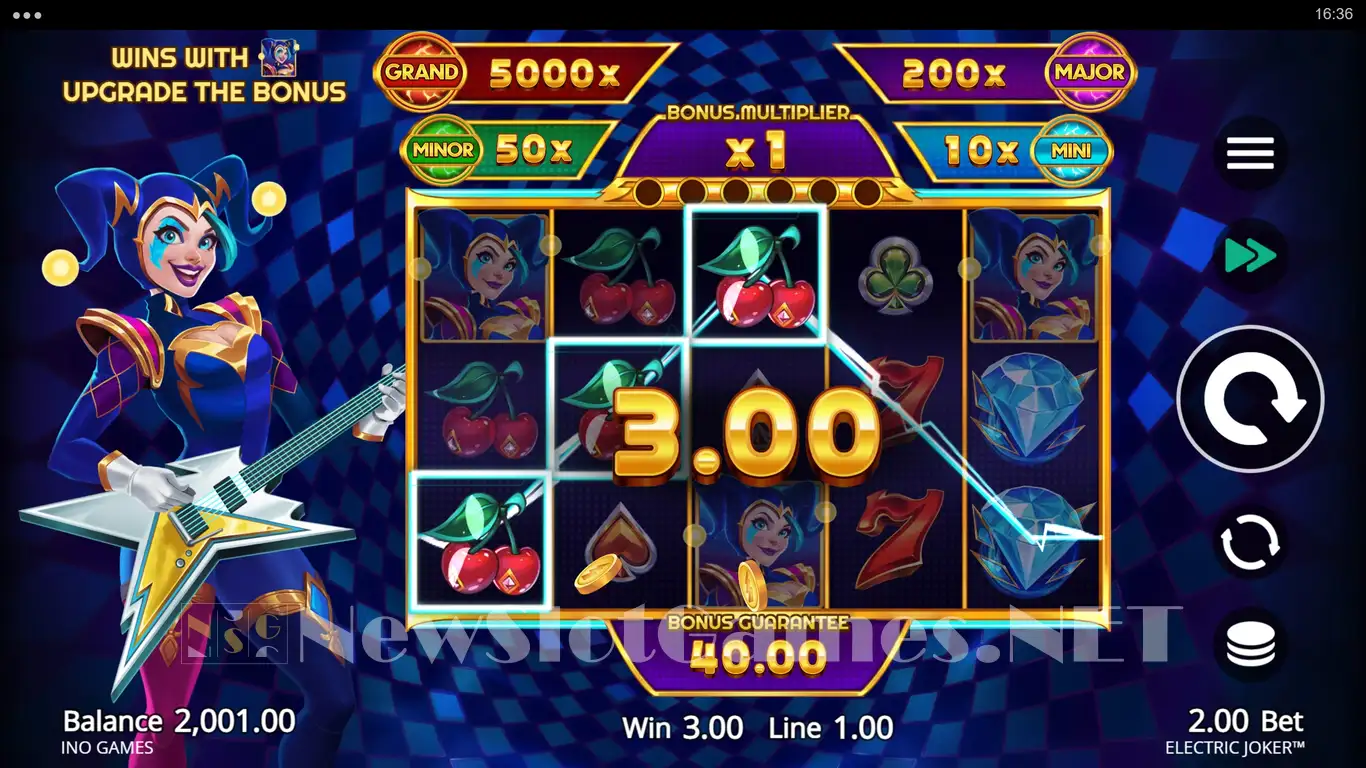
Task: Spin the reels with the large arrow button
Action: tap(1250, 399)
